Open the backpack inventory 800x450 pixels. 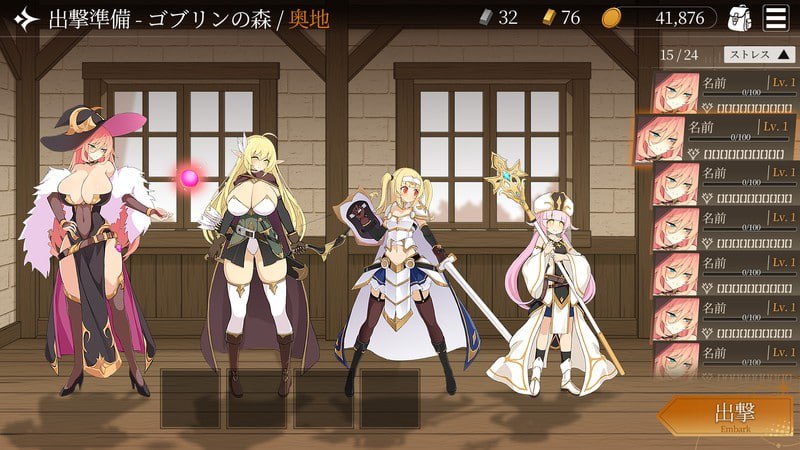click(740, 17)
